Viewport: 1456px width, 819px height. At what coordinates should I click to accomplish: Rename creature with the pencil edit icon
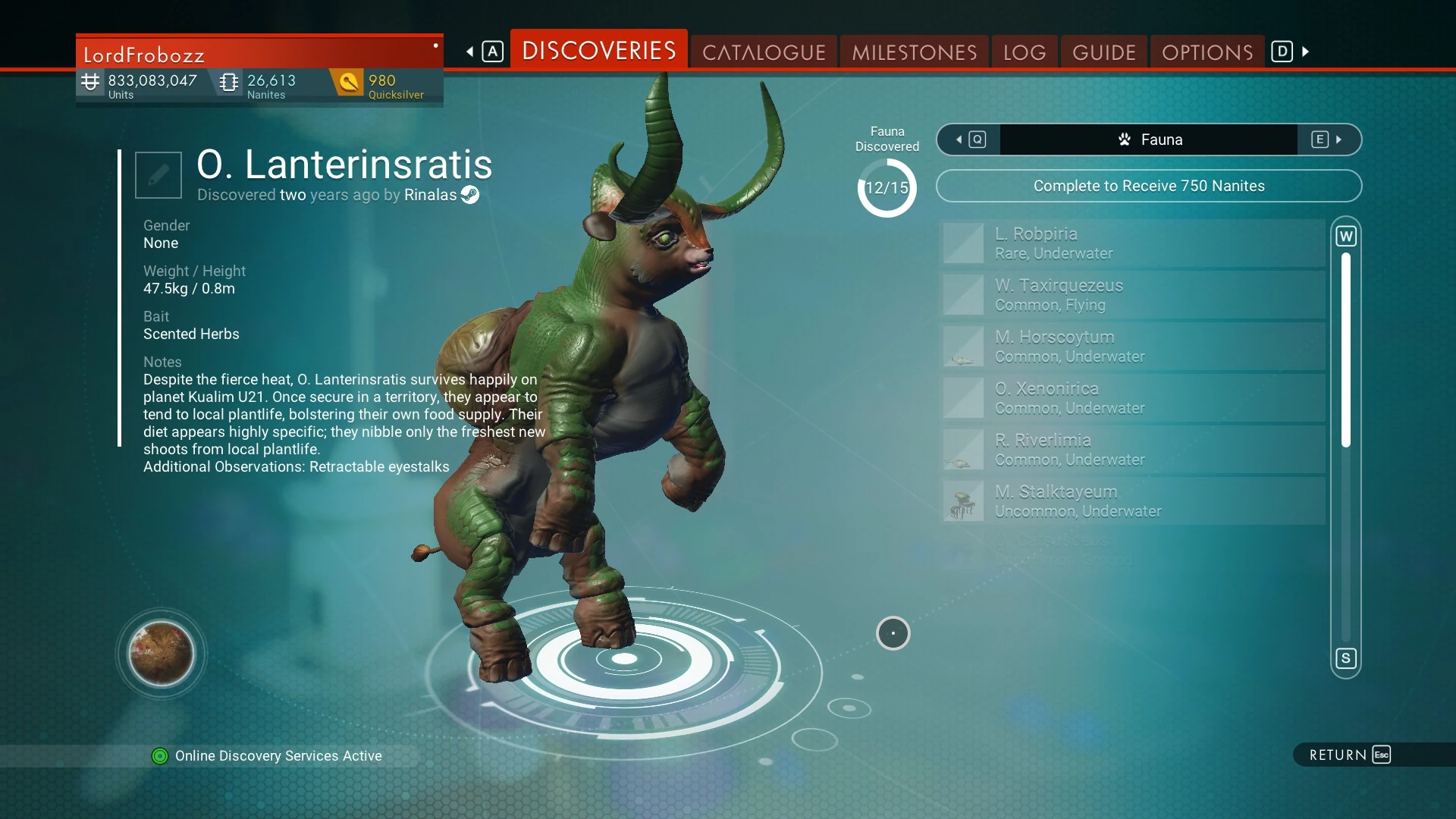(x=158, y=175)
